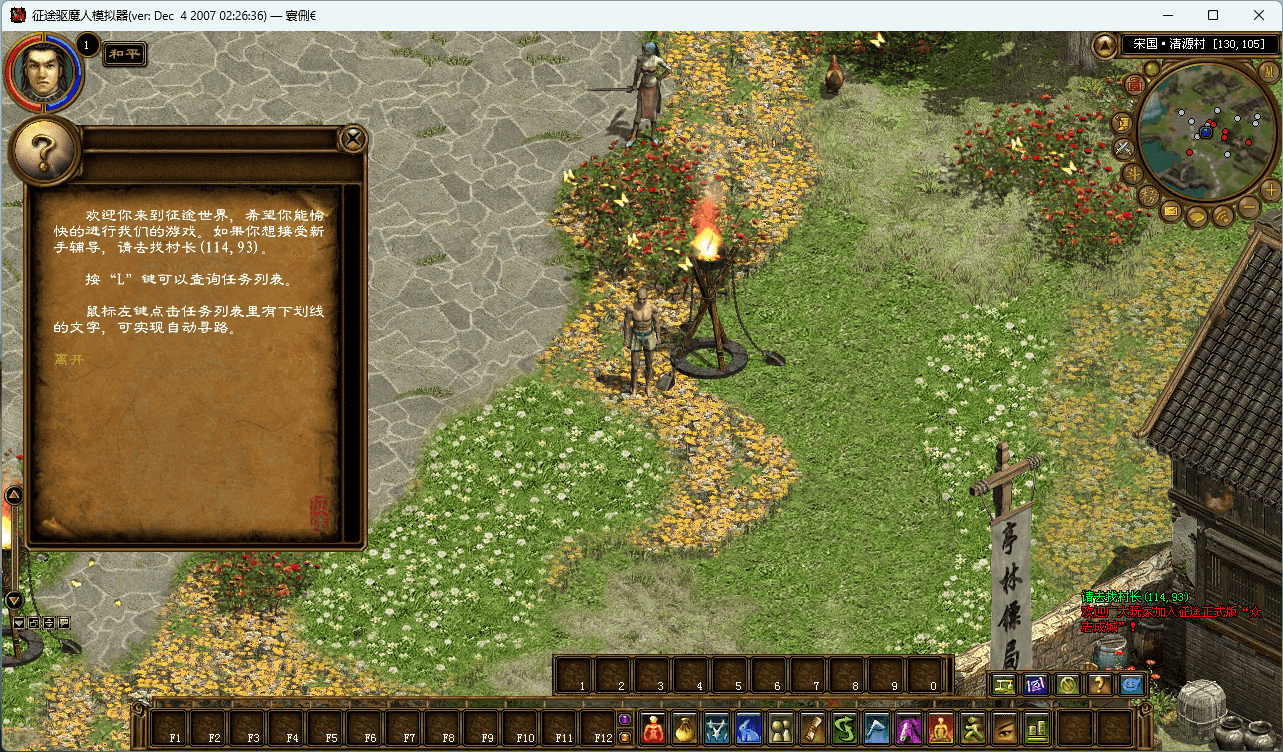
Task: Close the welcome dialog with the X button
Action: tap(352, 139)
